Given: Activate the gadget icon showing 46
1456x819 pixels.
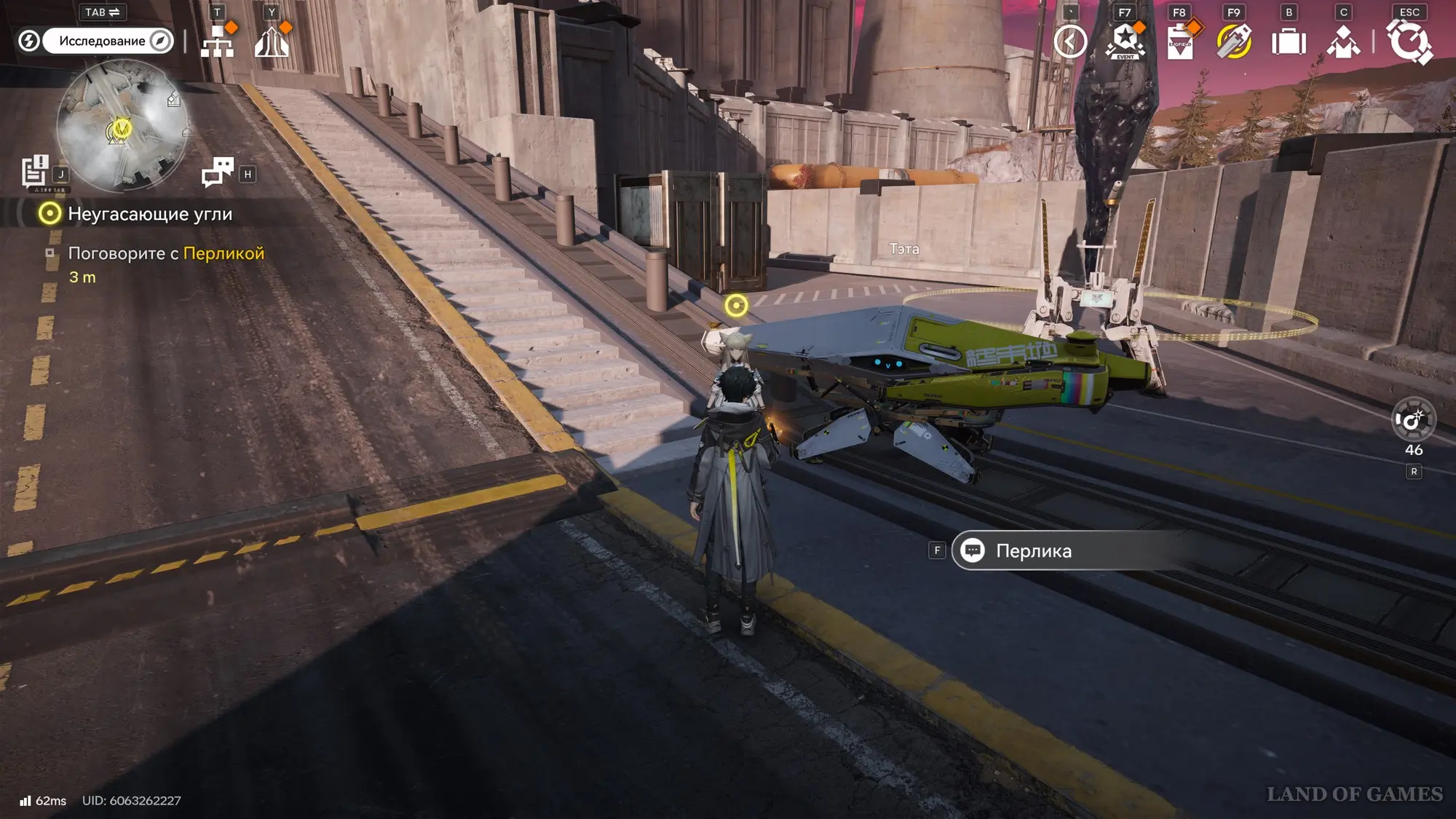Looking at the screenshot, I should [1413, 420].
